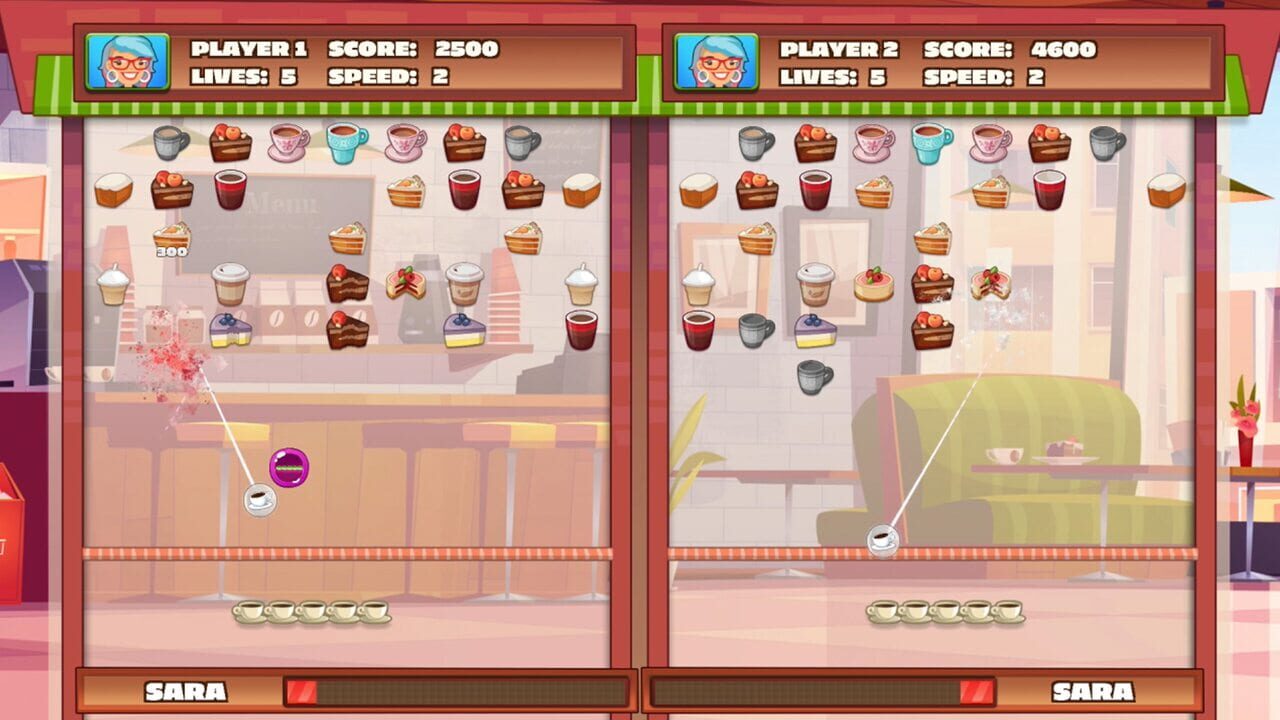Click the chocolate cake slice with cherry in Player 1's top row

coord(230,141)
